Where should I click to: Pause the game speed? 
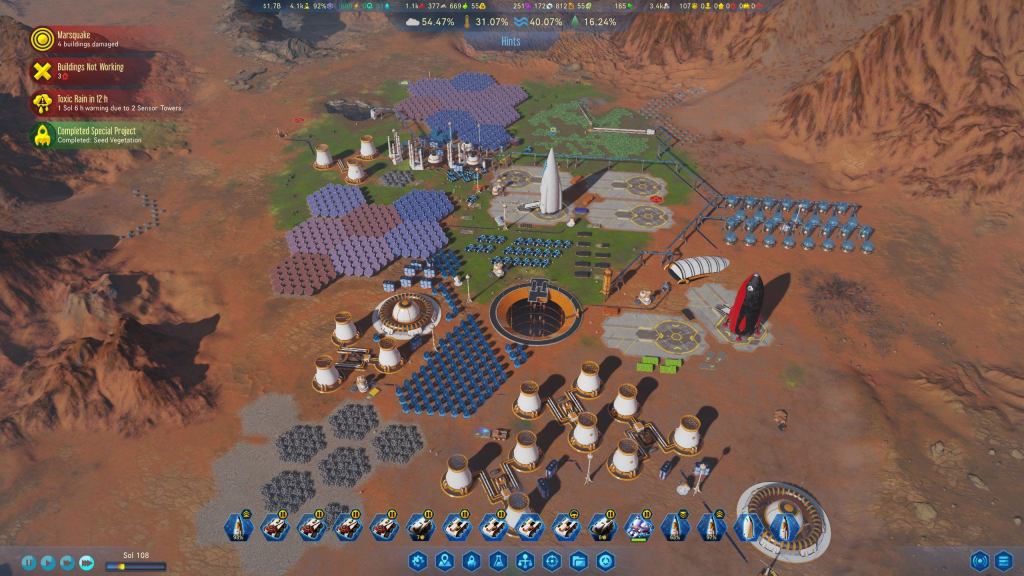(28, 562)
